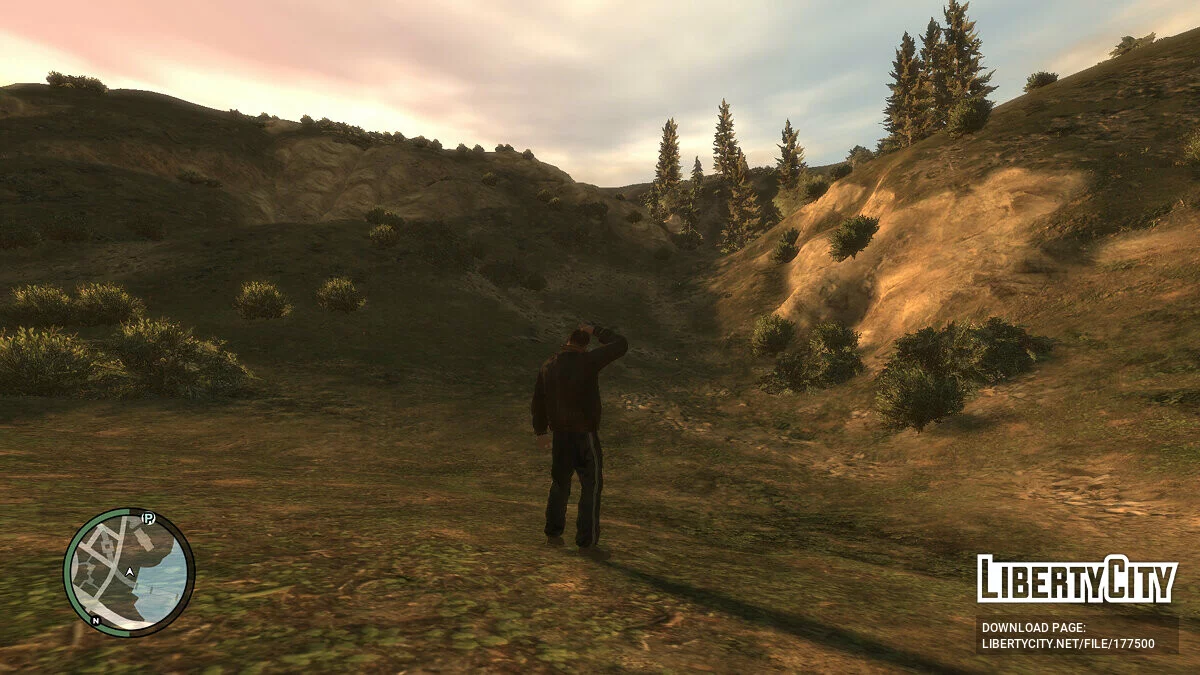Select the P marker on the minimap

149,518
